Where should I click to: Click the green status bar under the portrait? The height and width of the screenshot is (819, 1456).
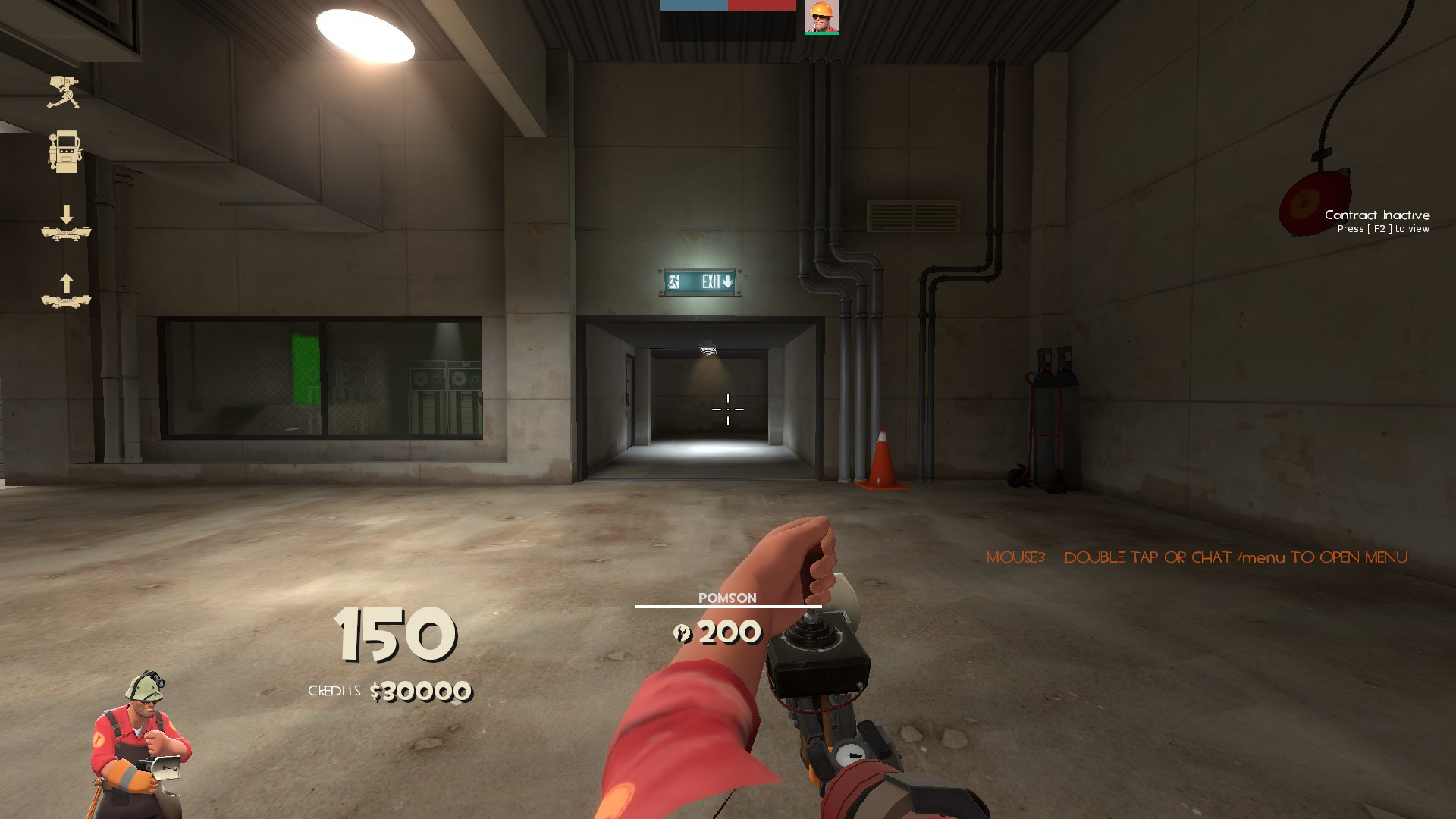click(821, 33)
